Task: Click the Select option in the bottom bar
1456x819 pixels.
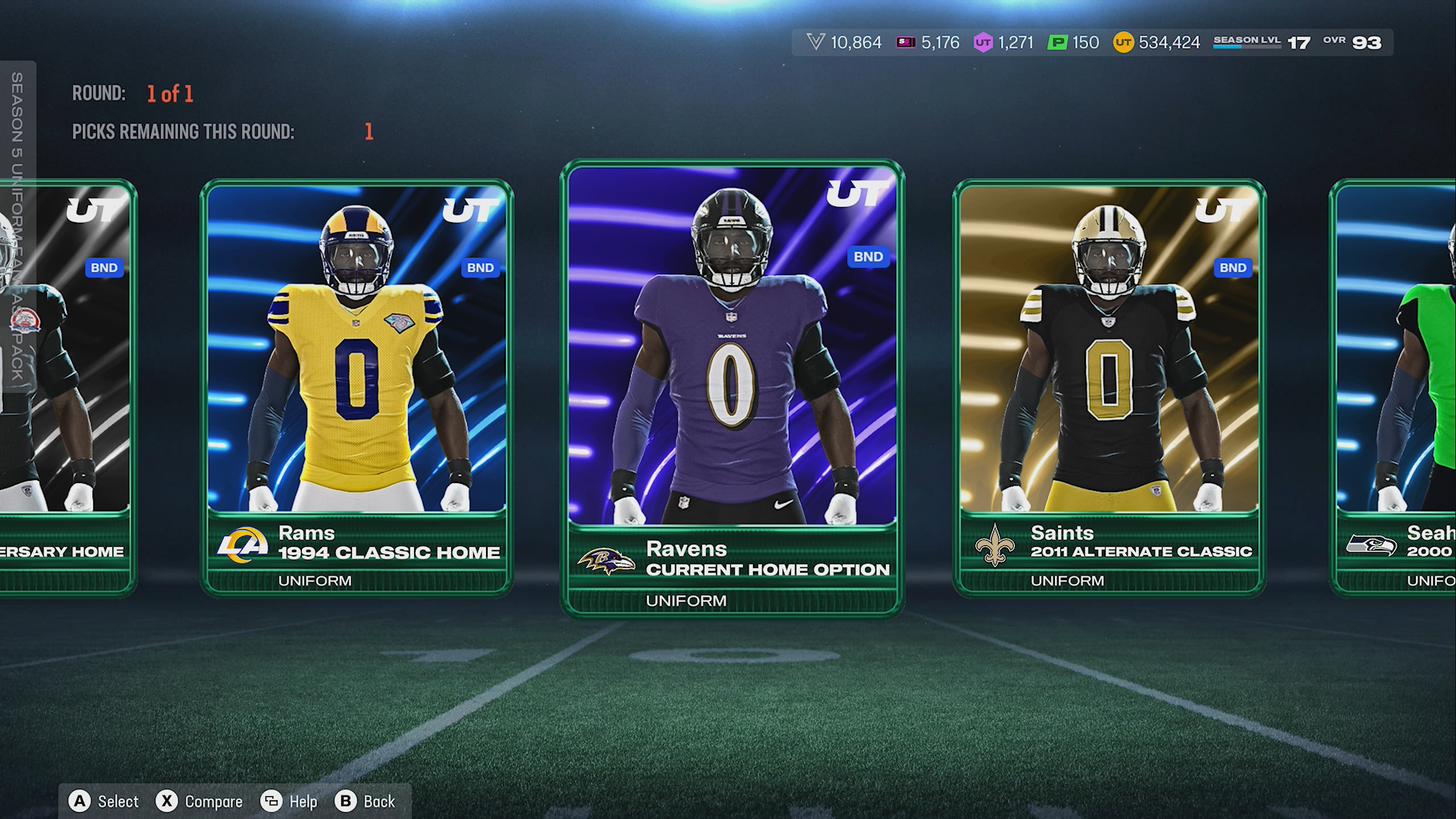Action: [105, 802]
